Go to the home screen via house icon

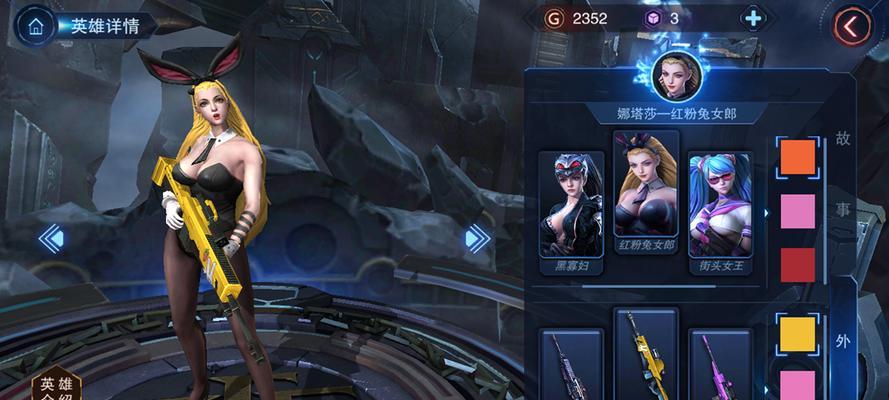click(37, 25)
